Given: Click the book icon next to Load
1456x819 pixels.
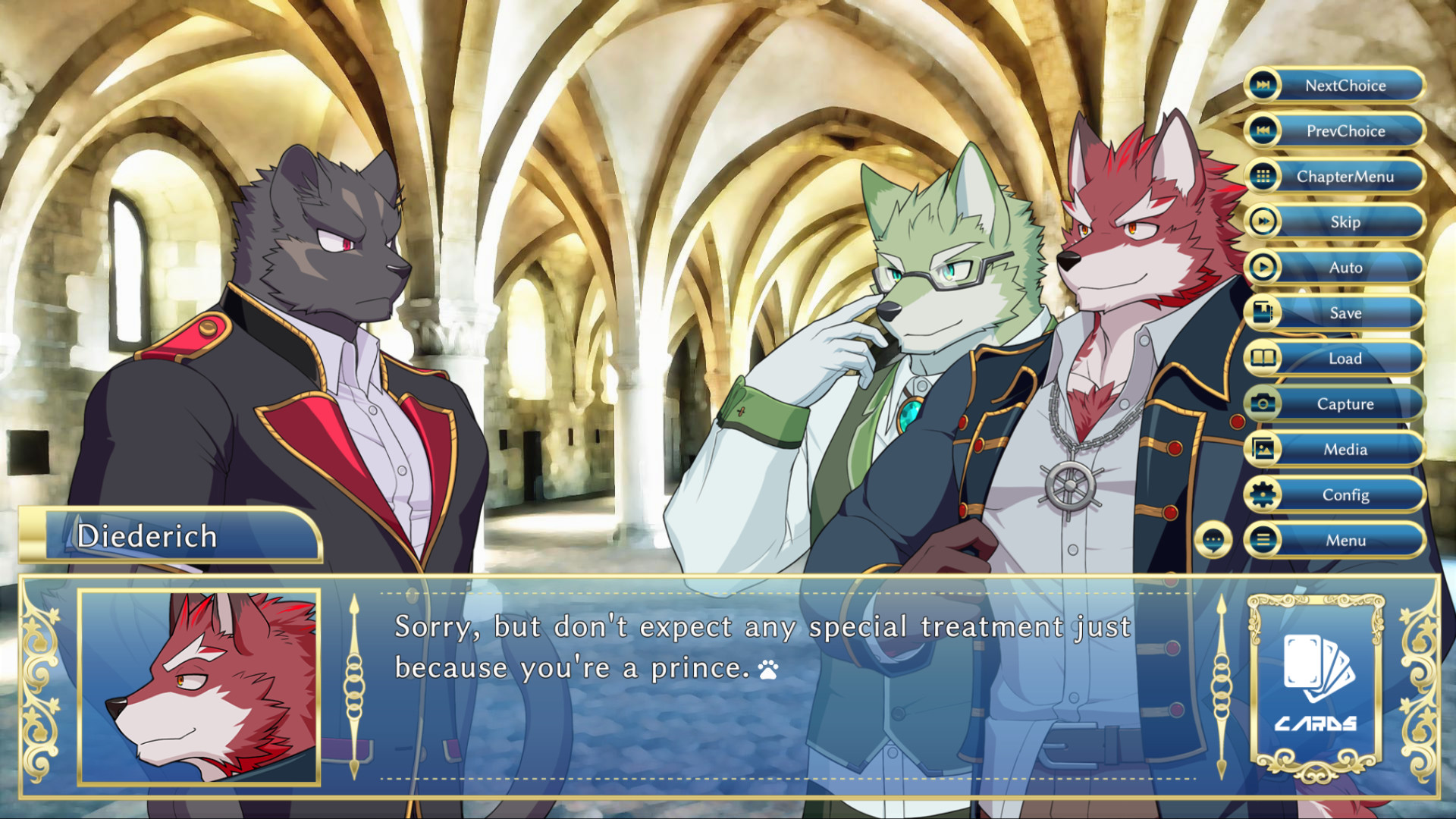Looking at the screenshot, I should coord(1263,358).
